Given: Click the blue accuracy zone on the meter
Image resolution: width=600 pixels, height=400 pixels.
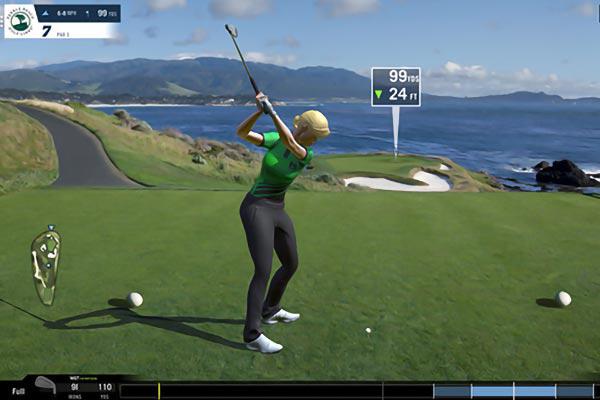Looking at the screenshot, I should (x=513, y=391).
